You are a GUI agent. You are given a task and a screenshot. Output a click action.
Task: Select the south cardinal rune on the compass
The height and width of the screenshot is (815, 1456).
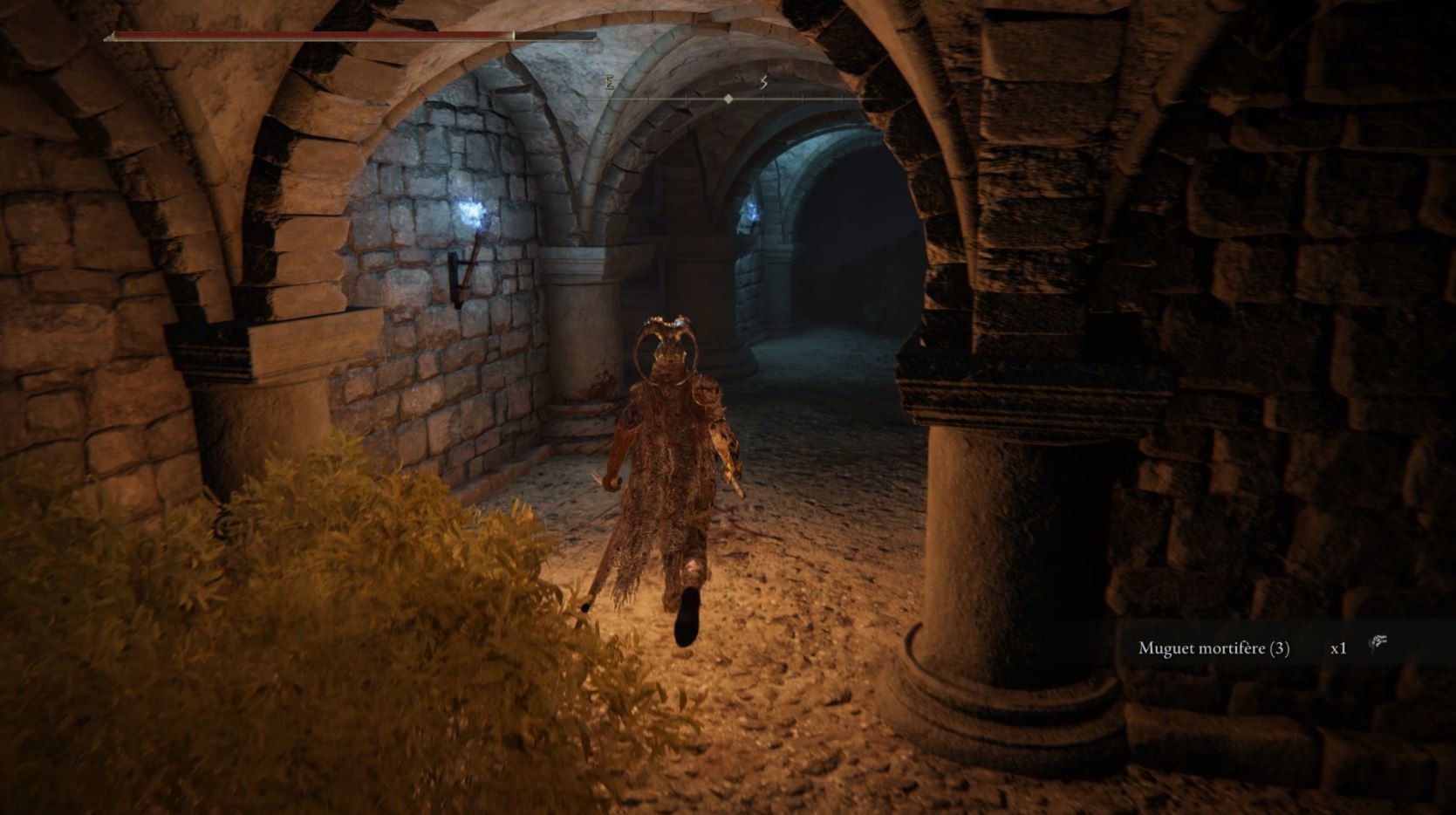pos(762,83)
